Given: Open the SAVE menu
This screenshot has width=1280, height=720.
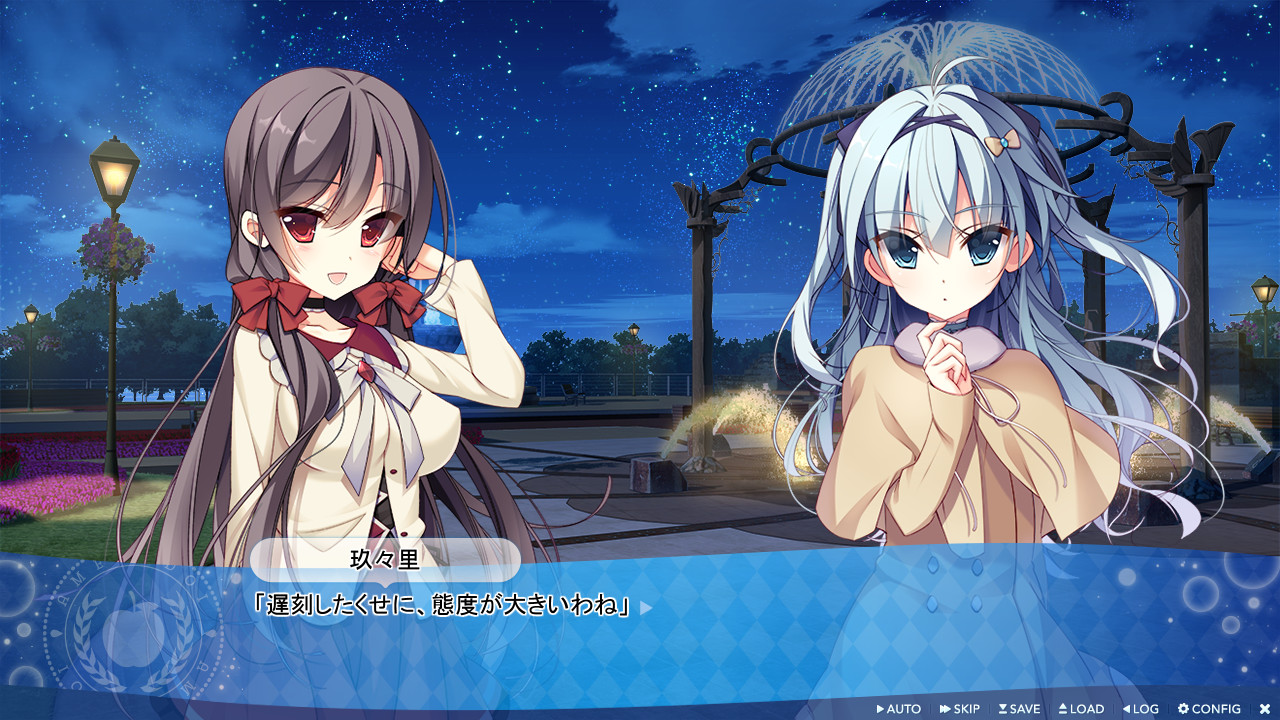Looking at the screenshot, I should (x=1019, y=709).
